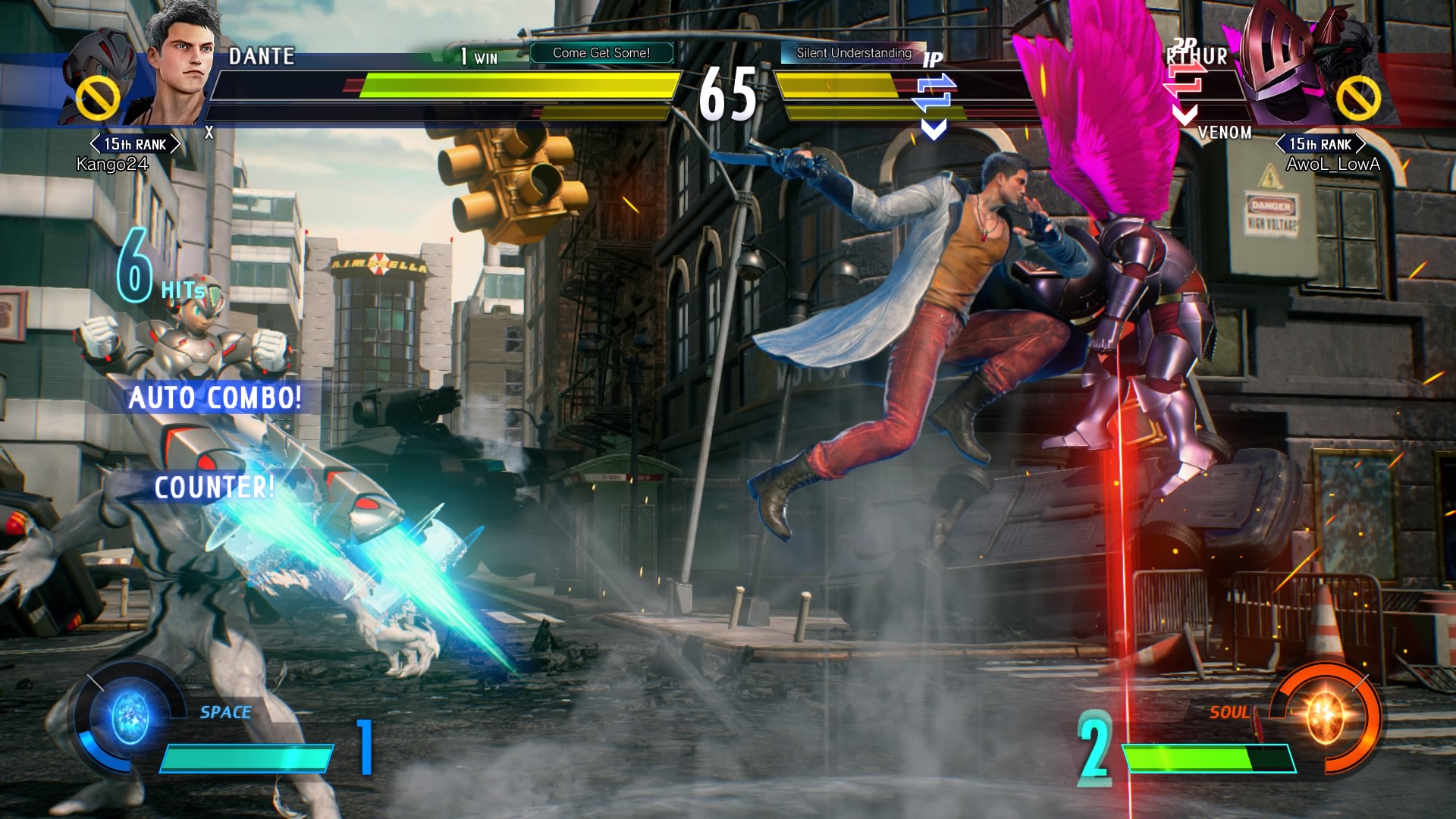1456x819 pixels.
Task: Activate the Soul Infinity Stone icon
Action: pos(1325,715)
